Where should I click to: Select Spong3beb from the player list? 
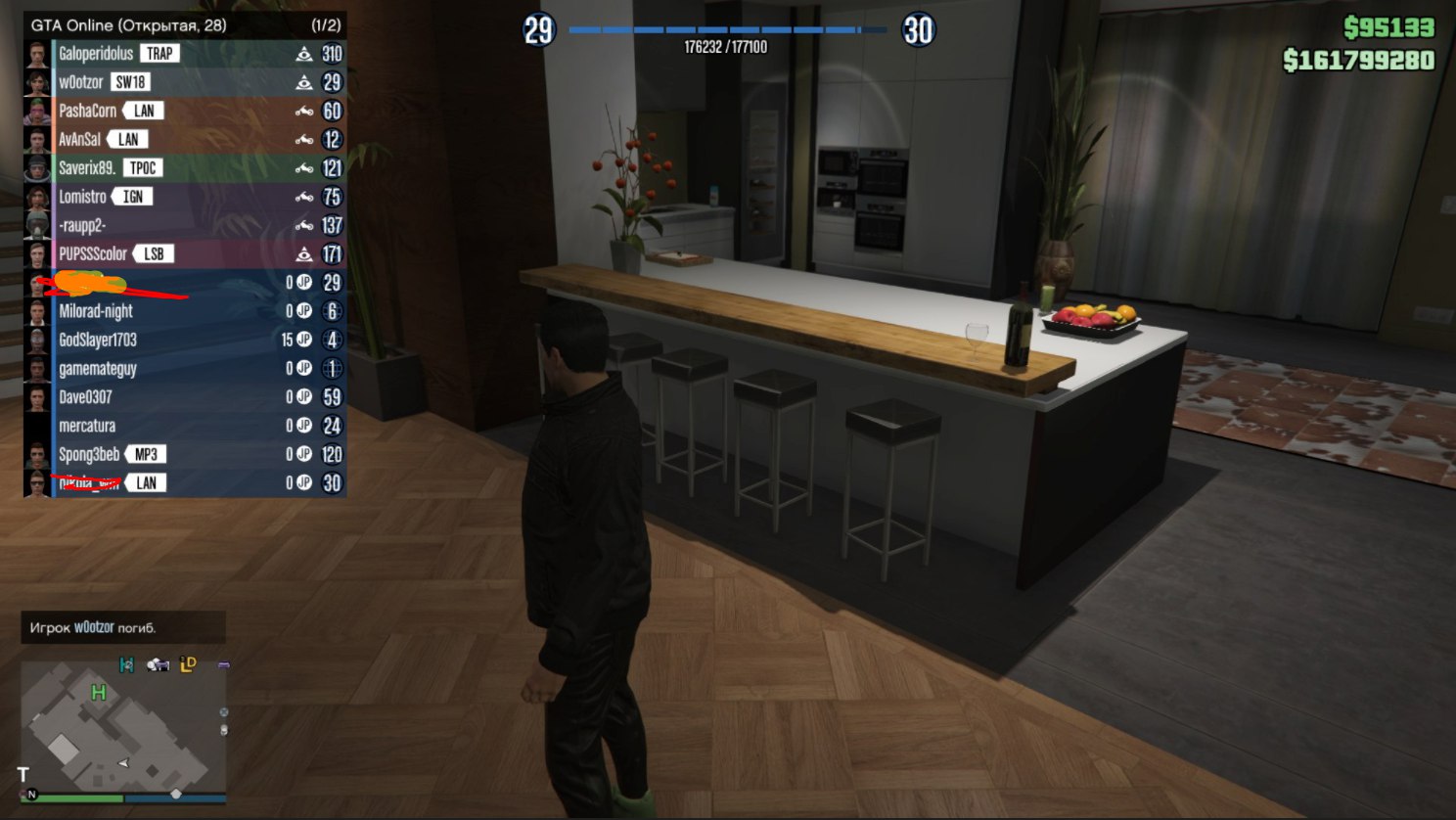(89, 454)
